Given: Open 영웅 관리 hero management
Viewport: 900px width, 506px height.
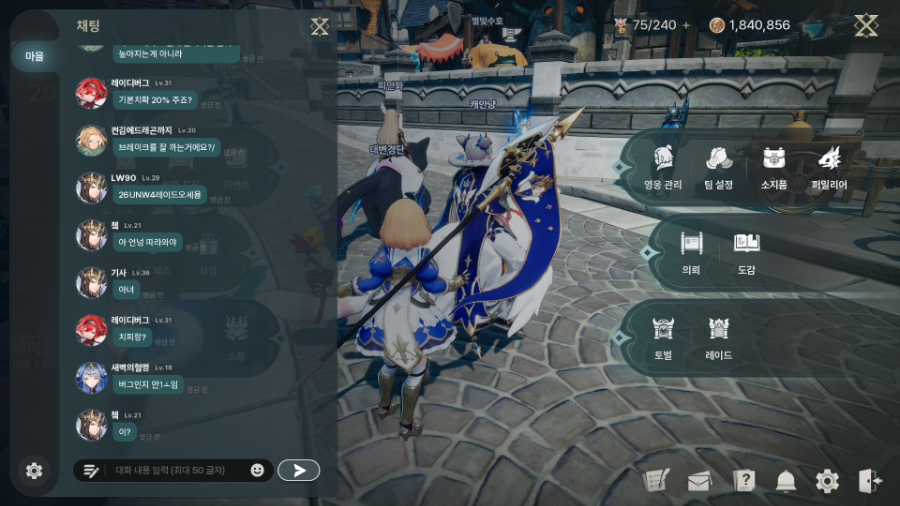Looking at the screenshot, I should tap(664, 167).
